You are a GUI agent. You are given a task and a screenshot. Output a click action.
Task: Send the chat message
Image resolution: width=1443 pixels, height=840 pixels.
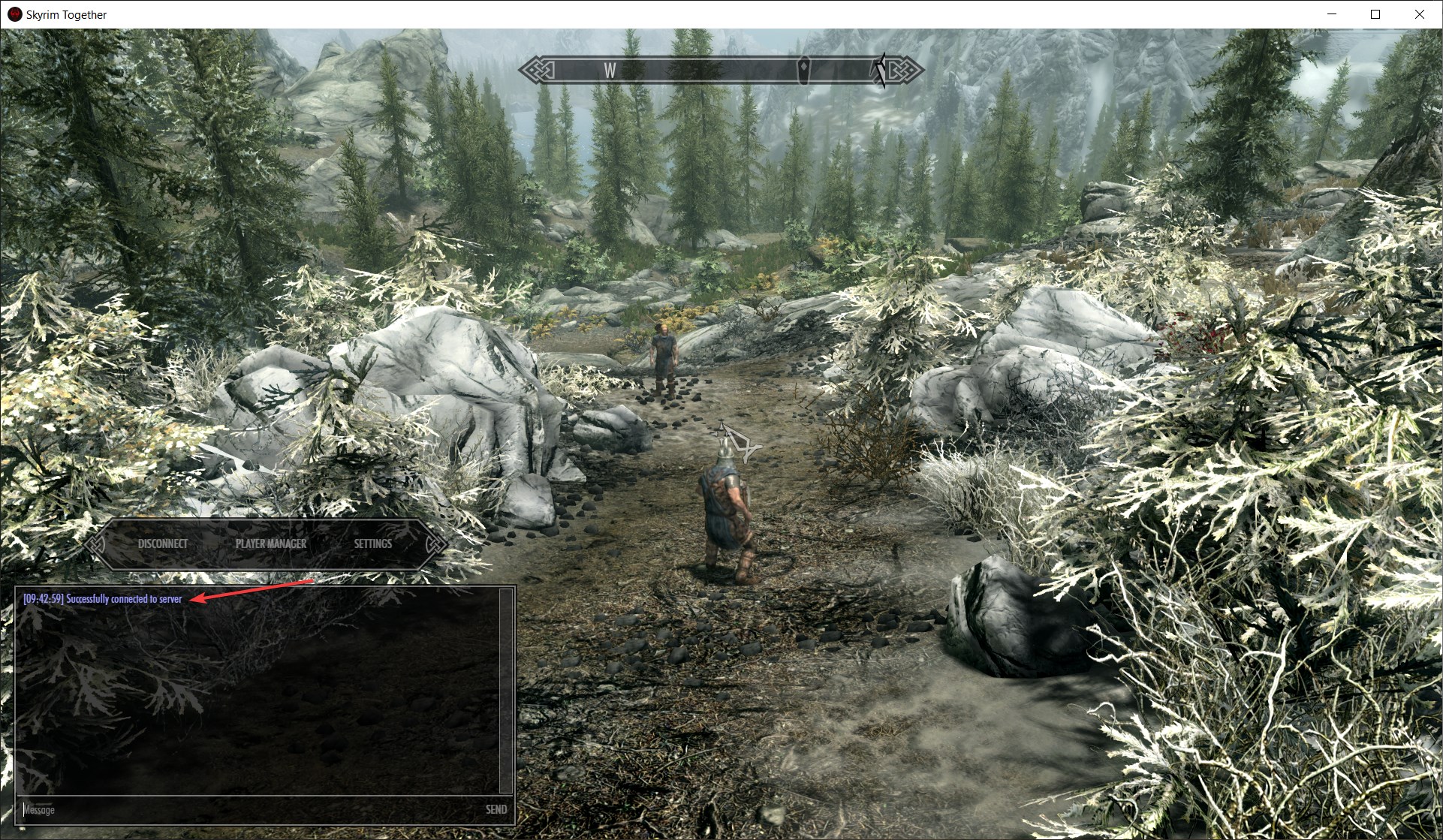[496, 809]
